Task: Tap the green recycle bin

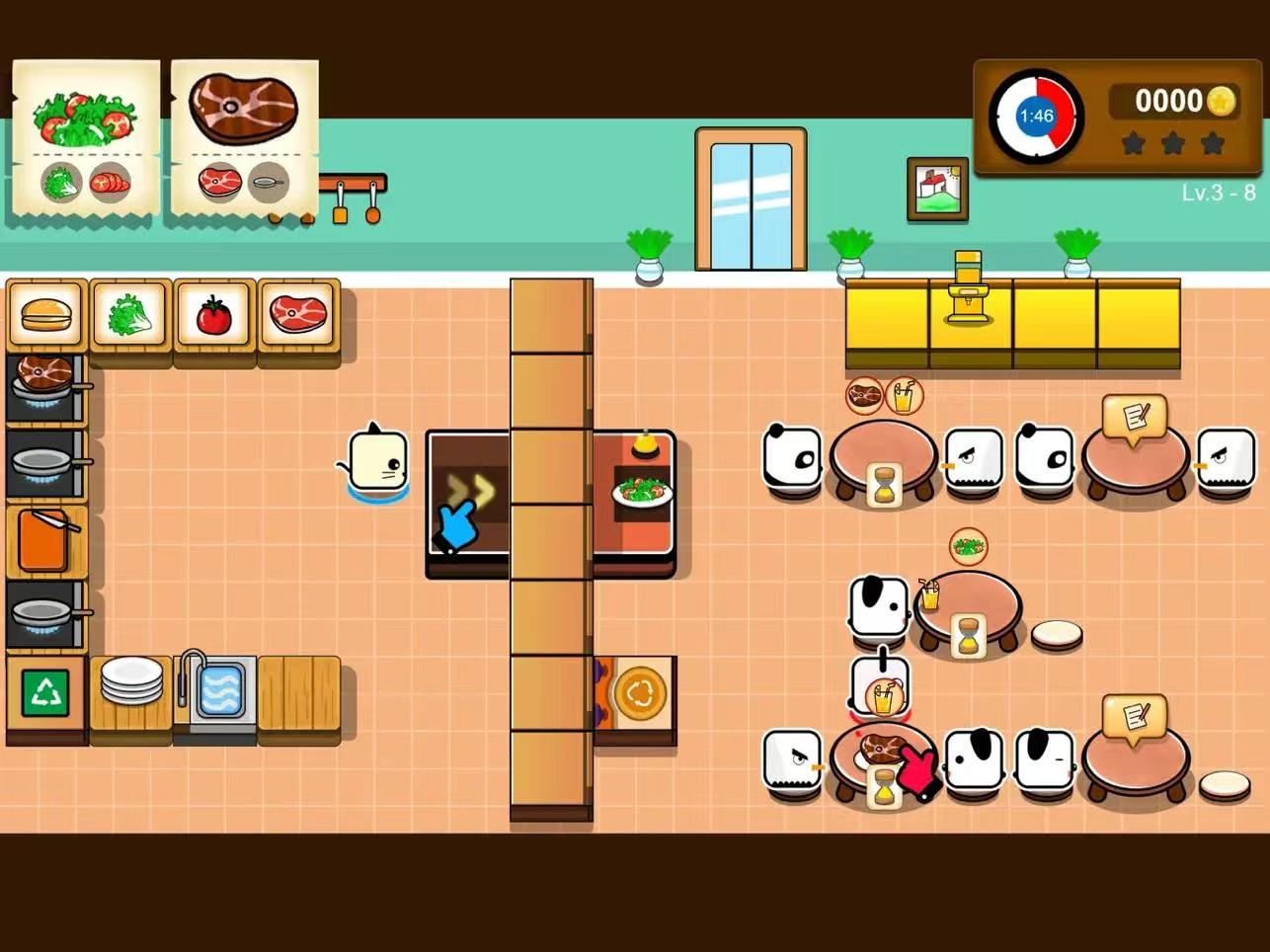Action: [x=45, y=692]
